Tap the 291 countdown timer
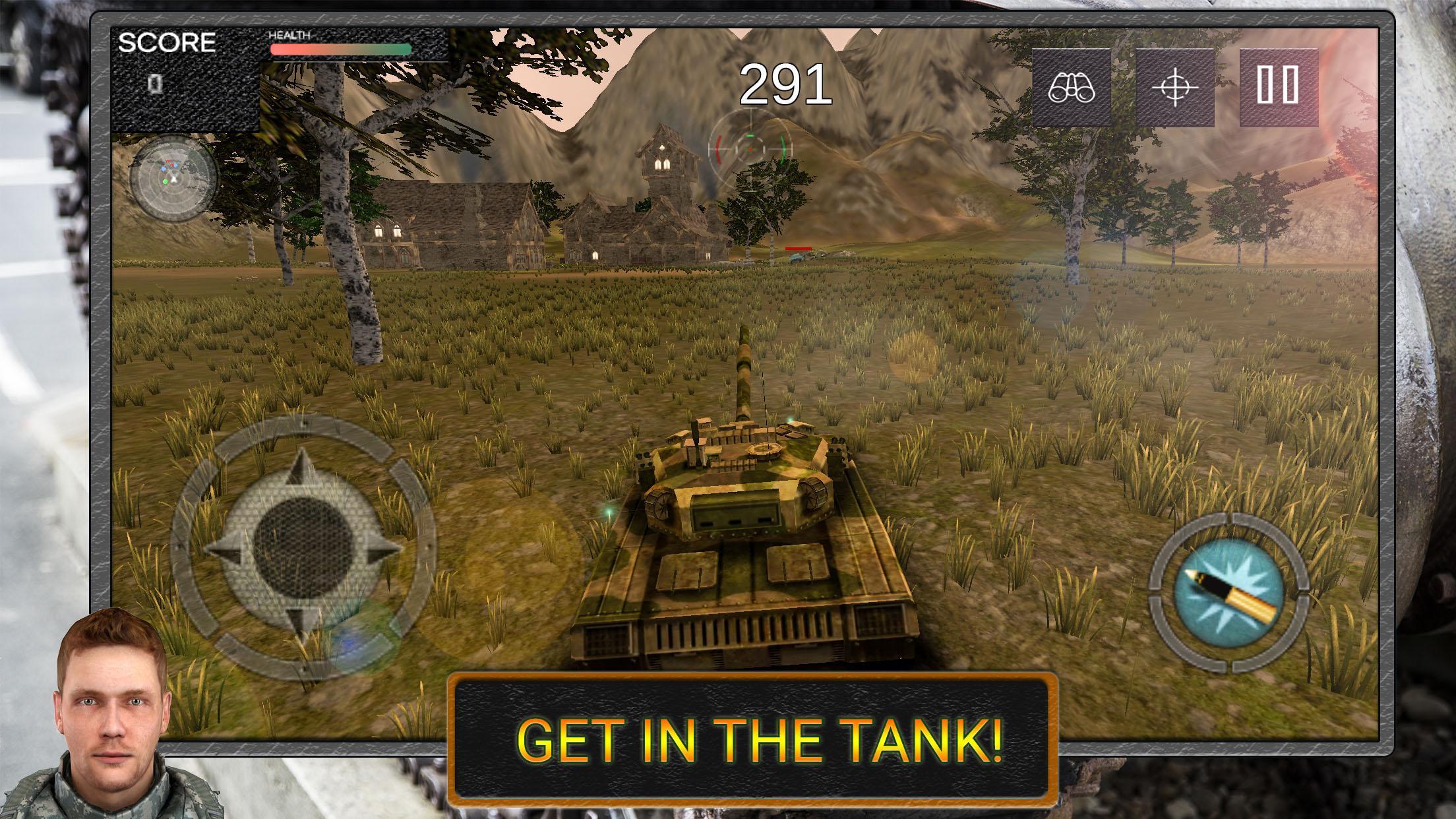1456x819 pixels. point(785,84)
